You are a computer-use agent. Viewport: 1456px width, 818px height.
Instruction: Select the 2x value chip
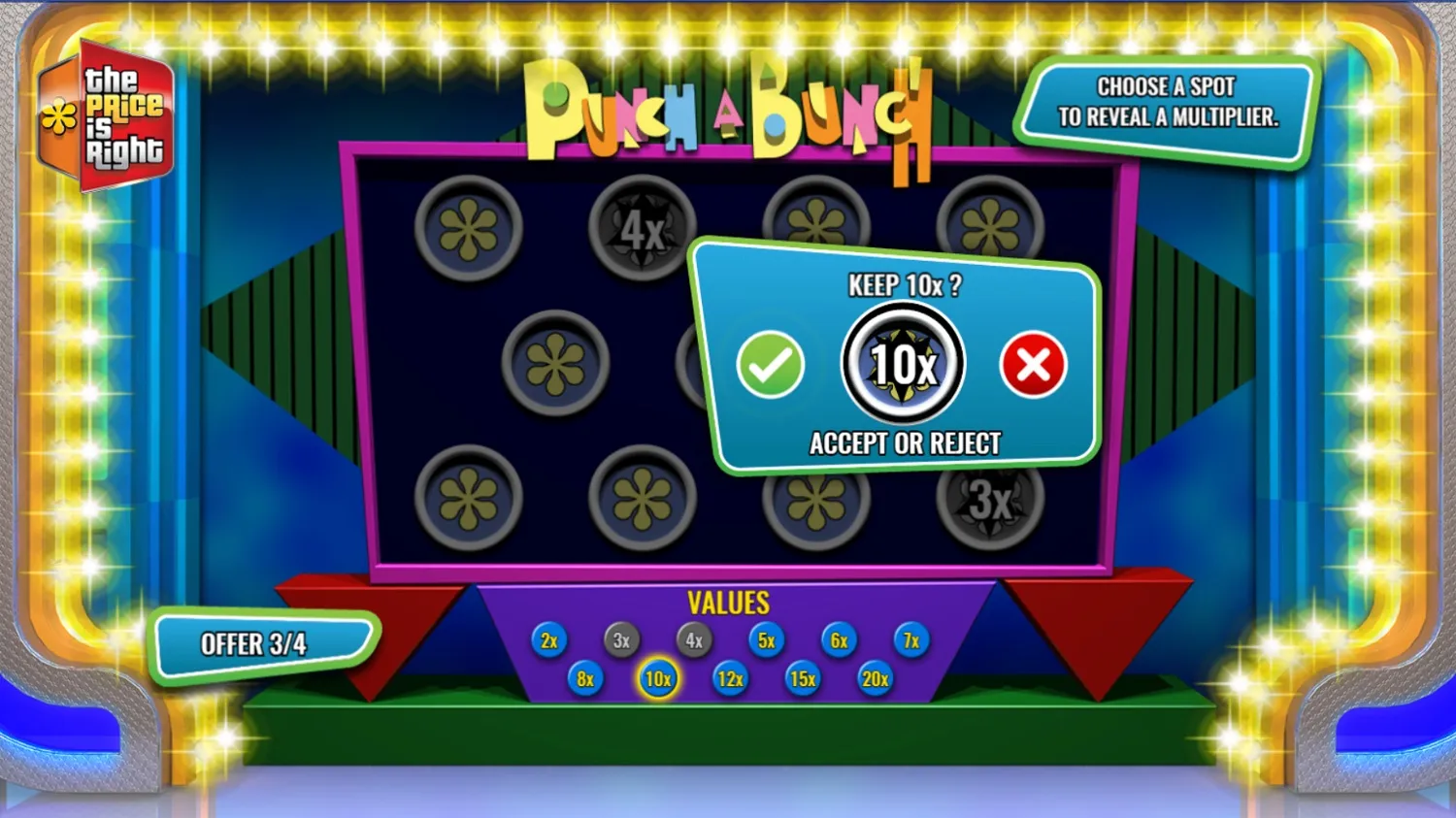[548, 640]
